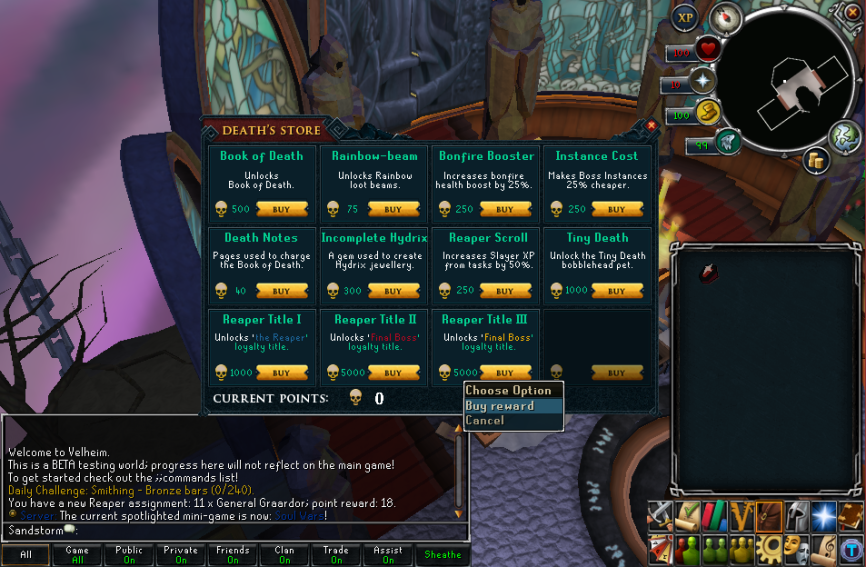Open the XP counter button
The image size is (866, 567).
coord(685,17)
